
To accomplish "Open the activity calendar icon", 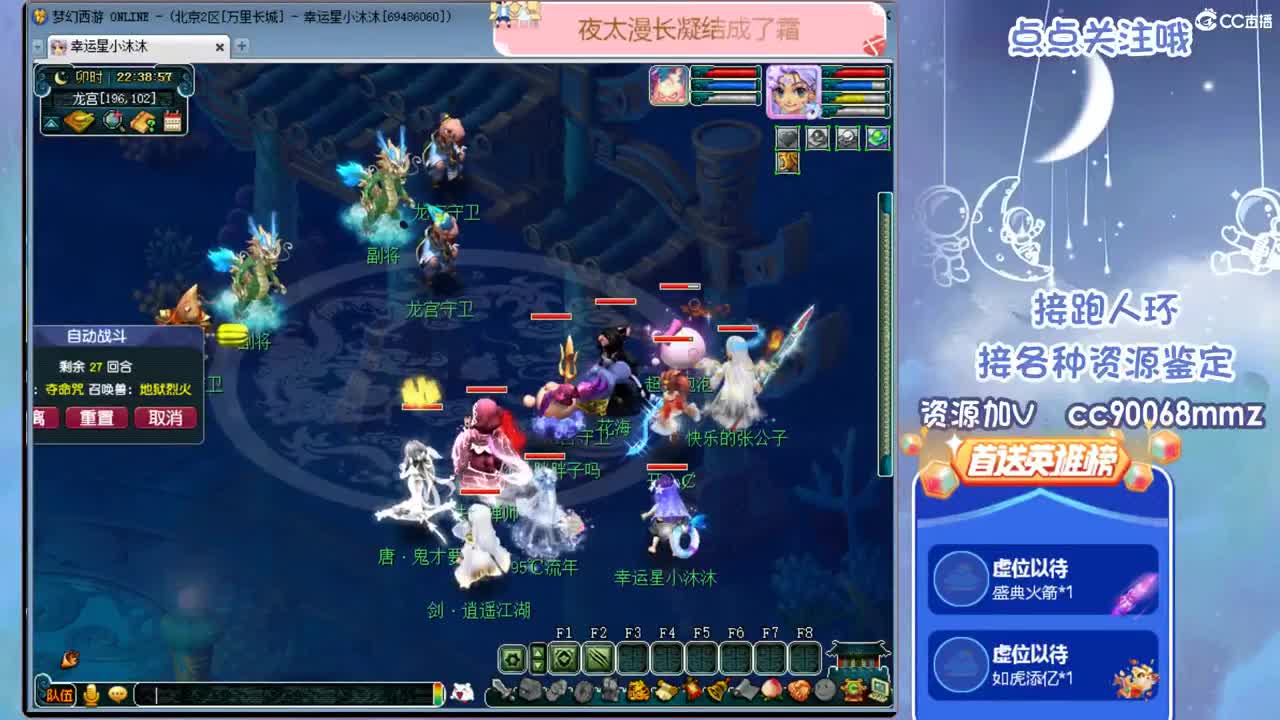I will coord(174,121).
